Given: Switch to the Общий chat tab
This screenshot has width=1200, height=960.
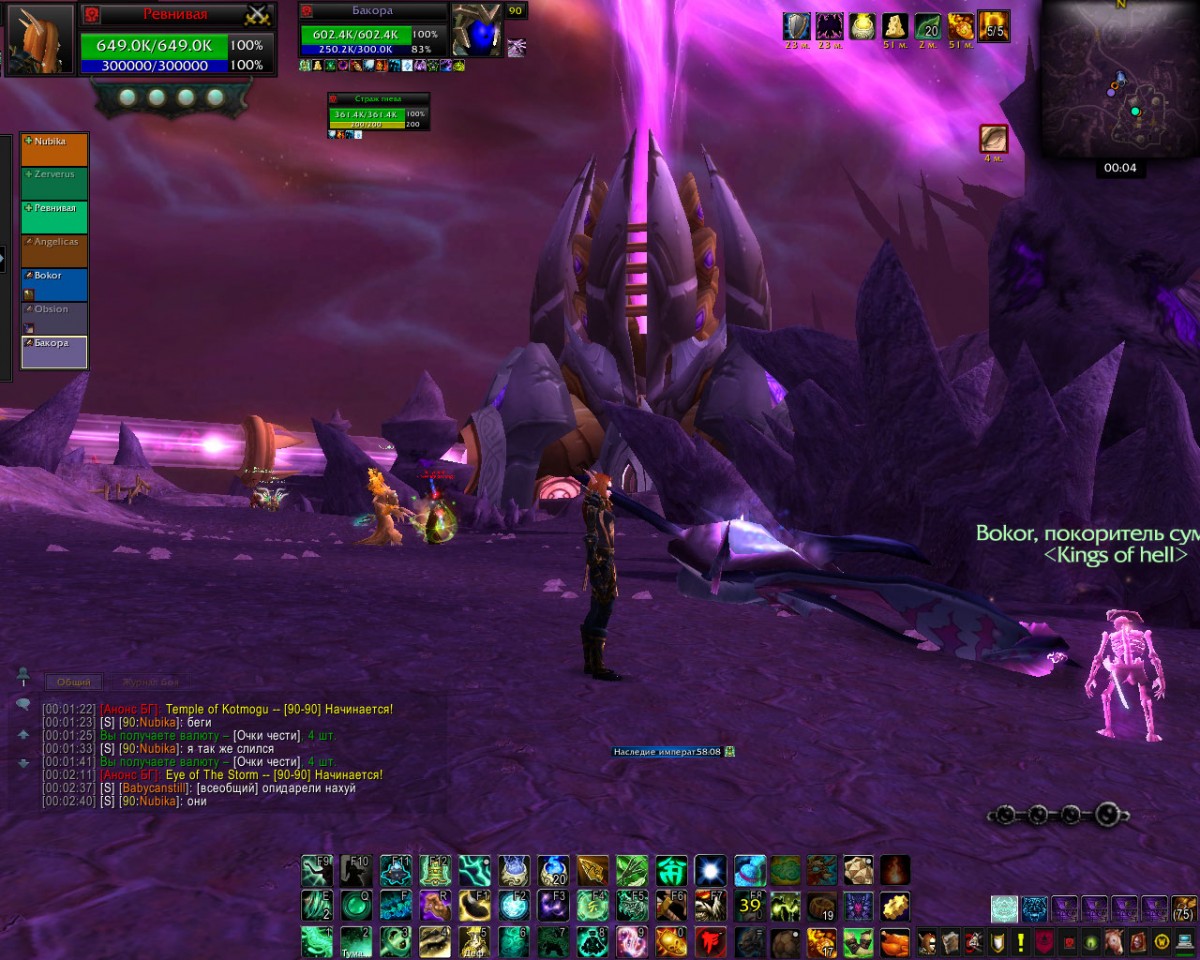Looking at the screenshot, I should pos(73,682).
